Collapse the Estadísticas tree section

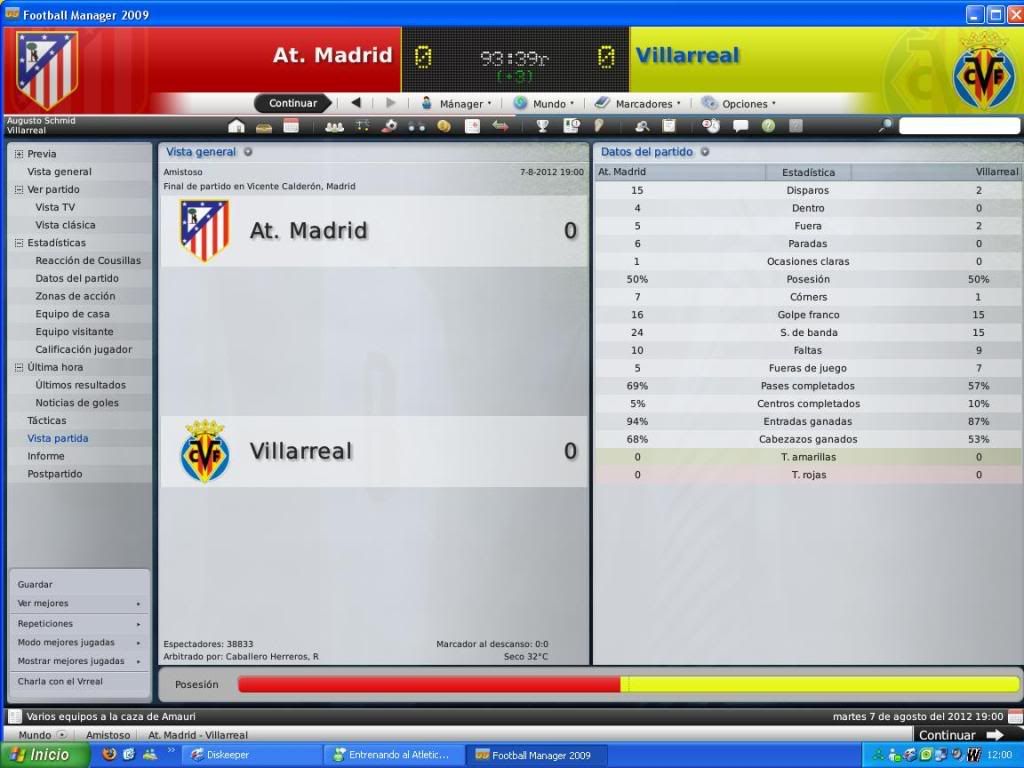click(18, 243)
